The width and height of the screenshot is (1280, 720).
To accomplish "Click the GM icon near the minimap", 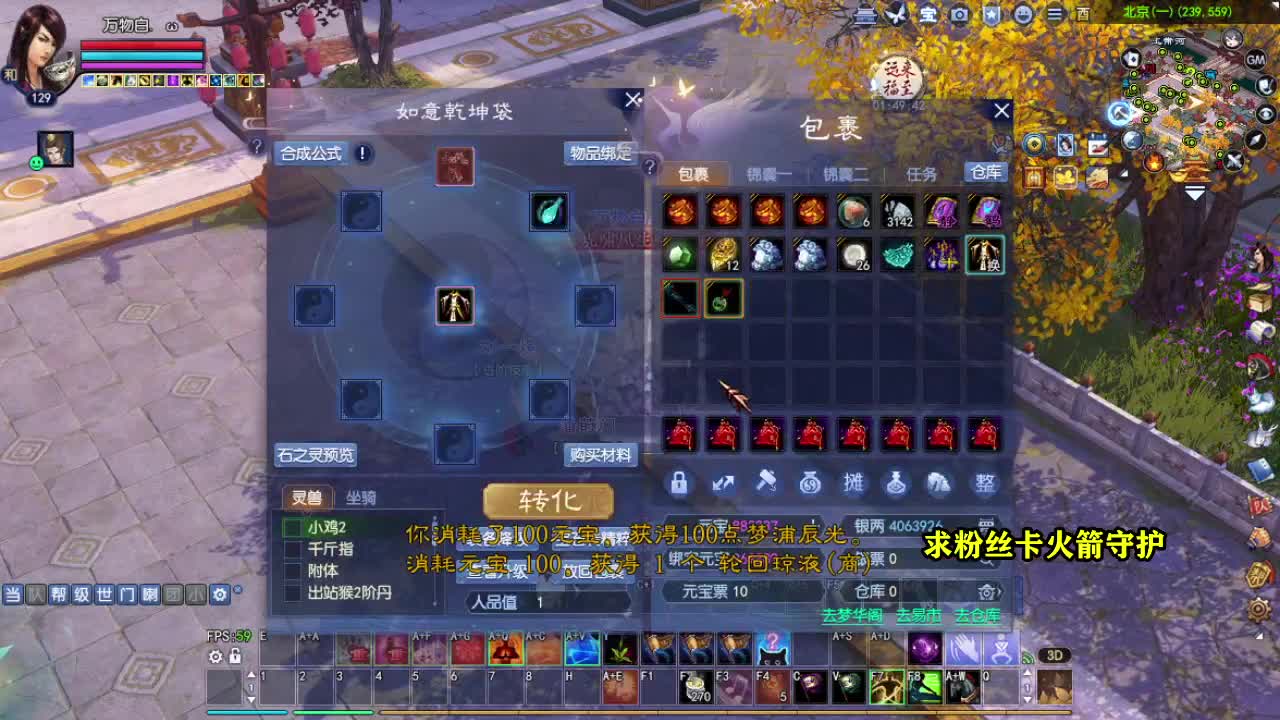I will click(1256, 60).
